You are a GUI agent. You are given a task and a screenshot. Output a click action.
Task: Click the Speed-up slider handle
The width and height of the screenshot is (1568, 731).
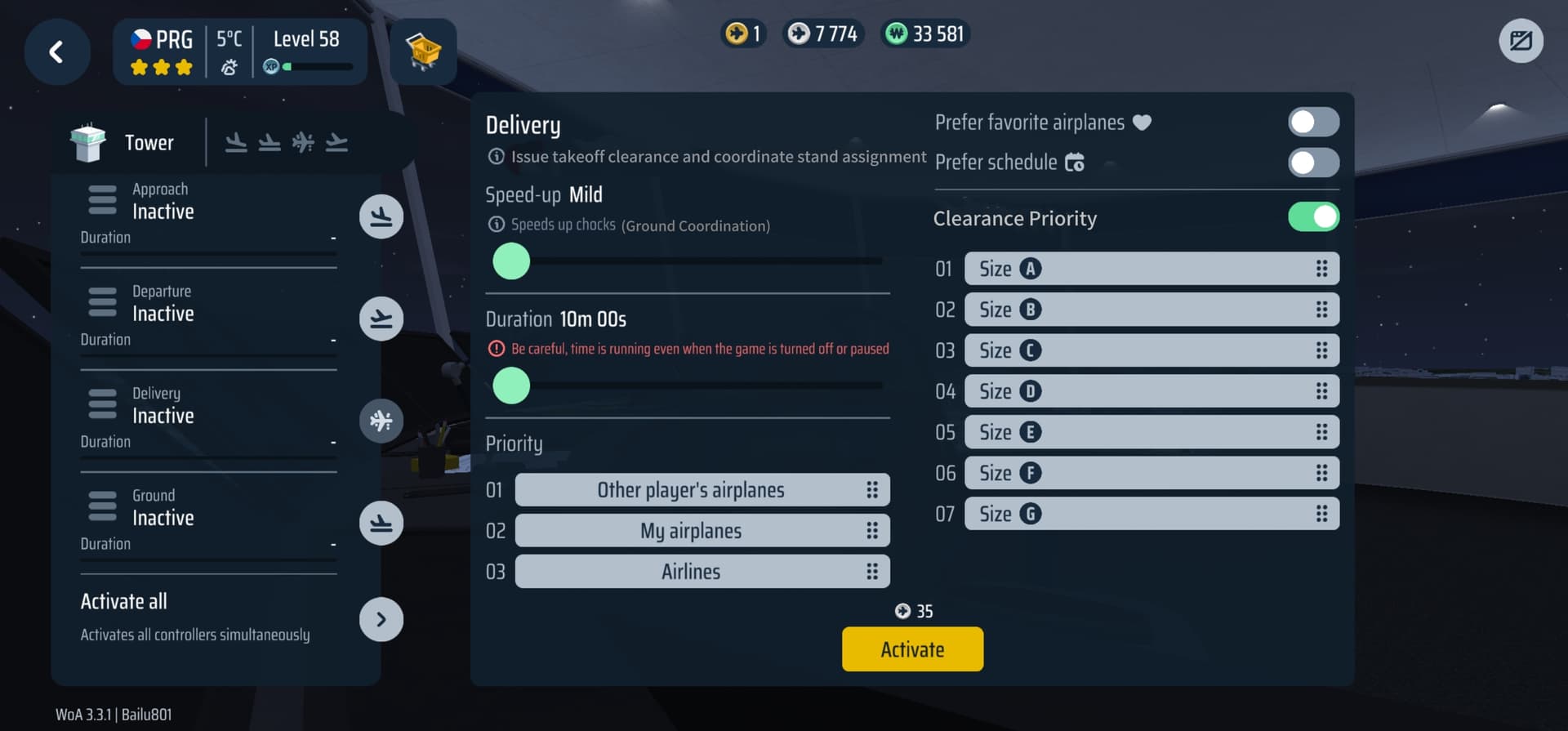(512, 262)
